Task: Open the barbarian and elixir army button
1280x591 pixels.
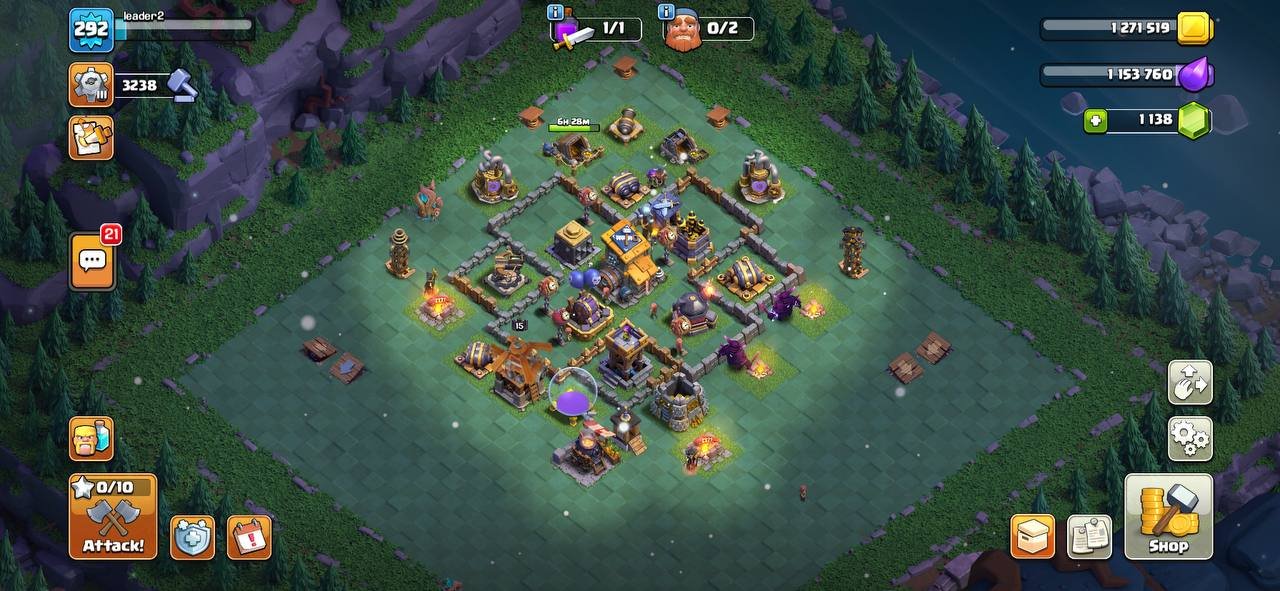Action: [91, 438]
